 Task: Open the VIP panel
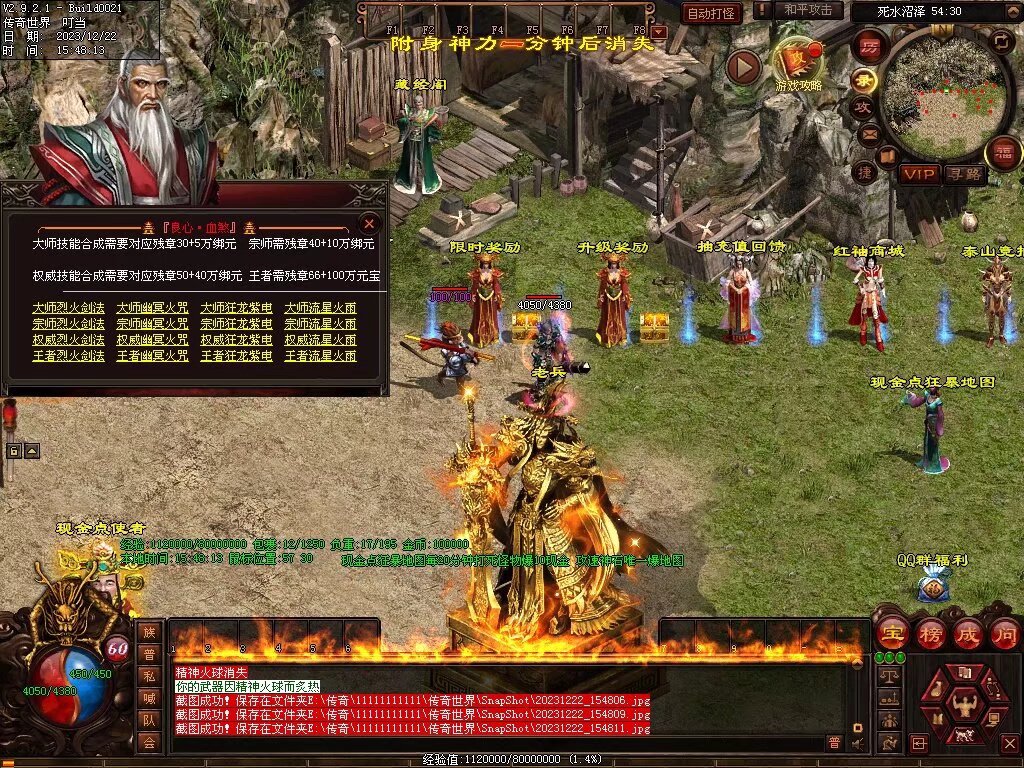(x=919, y=175)
